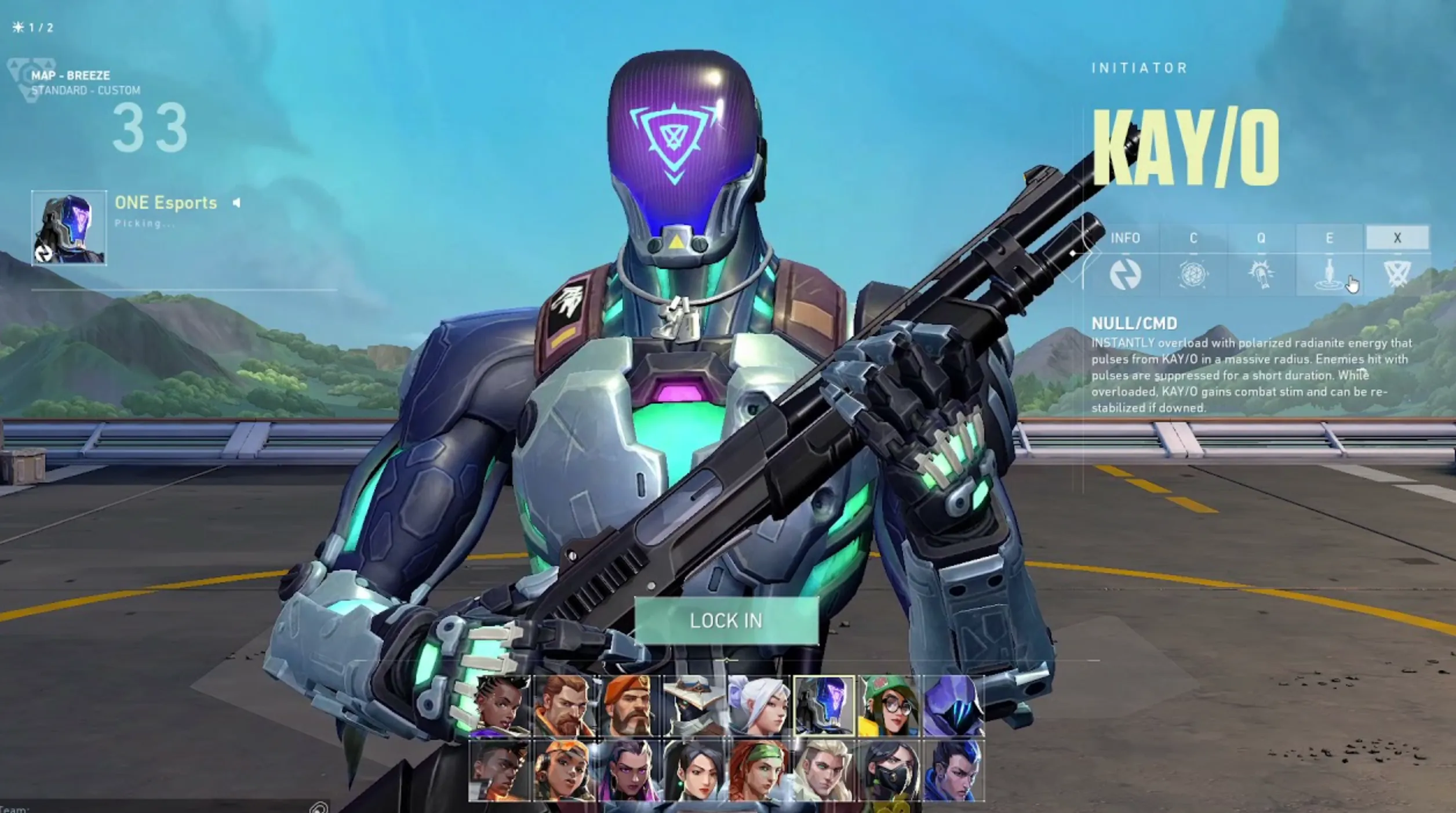Screen dimensions: 1456x813
Task: Expand the E ability details panel
Action: click(1329, 238)
